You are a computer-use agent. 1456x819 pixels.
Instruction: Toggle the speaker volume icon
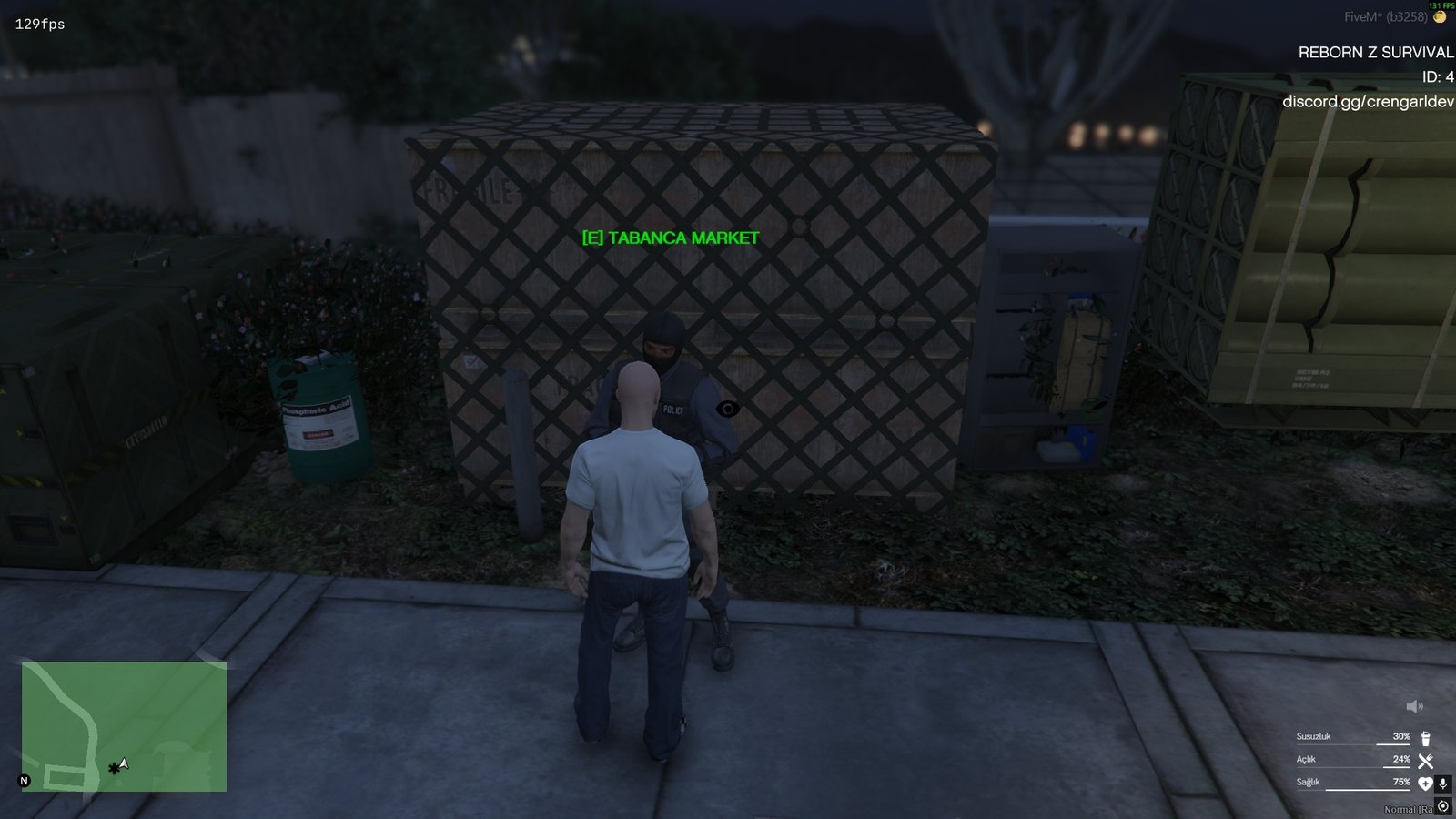coord(1414,706)
